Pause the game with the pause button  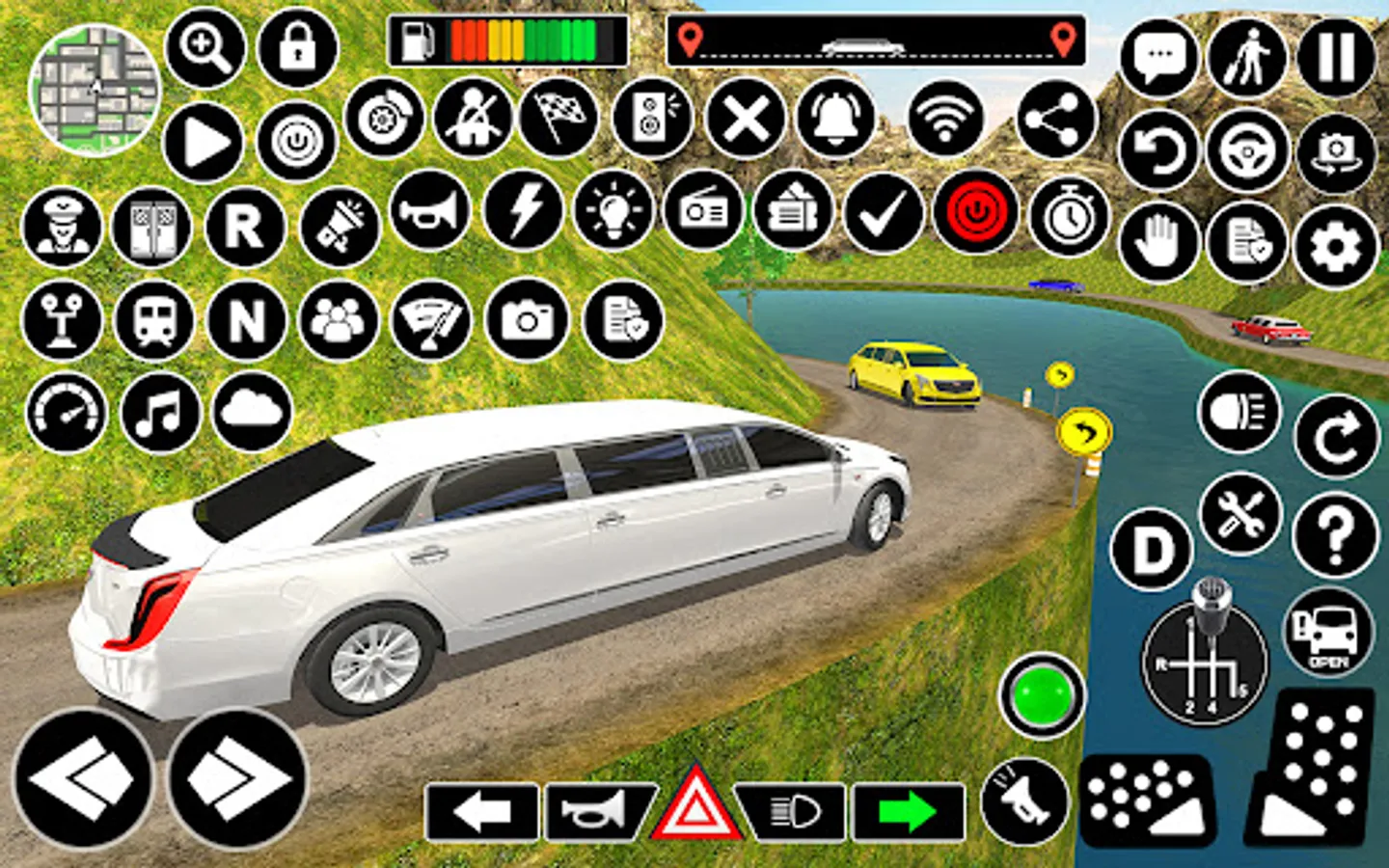(1336, 57)
